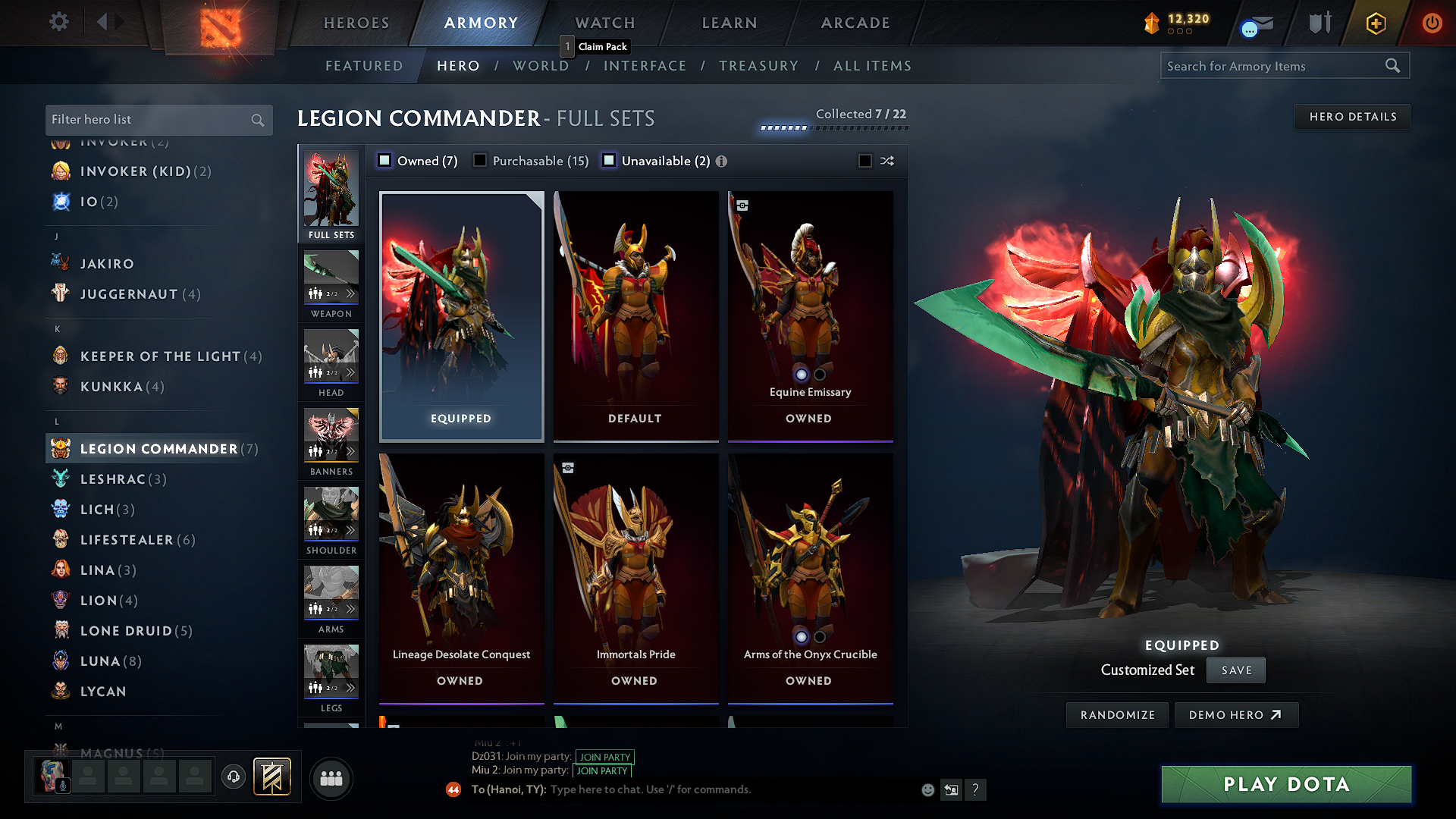Open the Banners item slot category
This screenshot has height=819, width=1456.
[331, 442]
